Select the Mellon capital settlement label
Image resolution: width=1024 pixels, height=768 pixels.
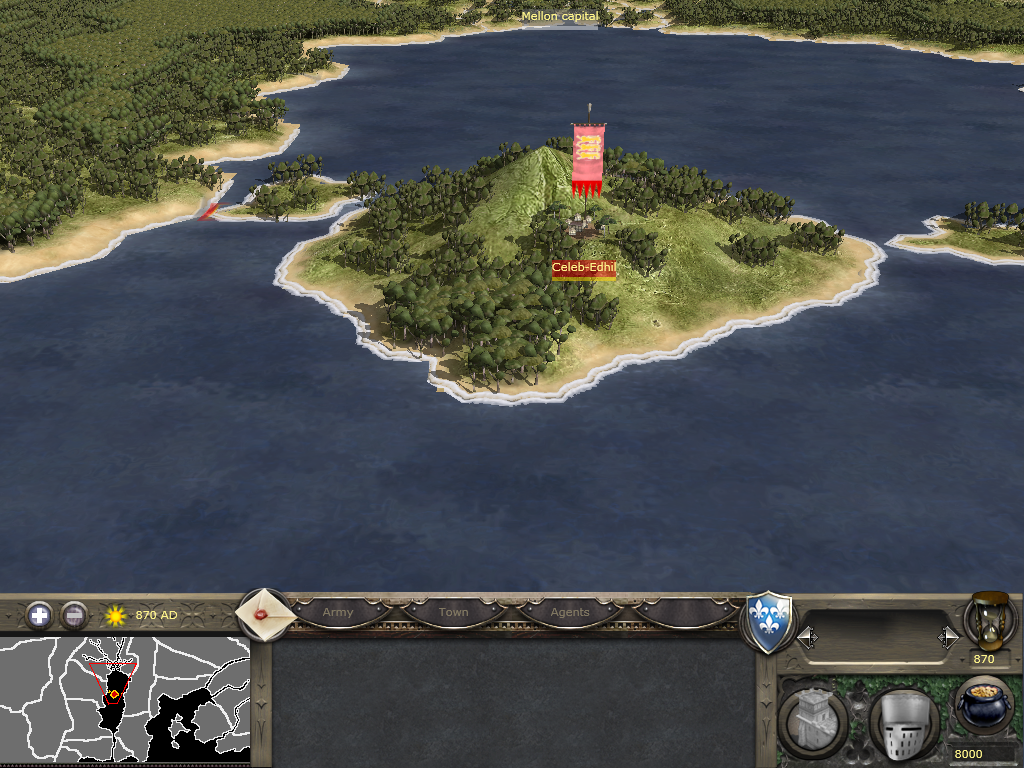pyautogui.click(x=560, y=17)
